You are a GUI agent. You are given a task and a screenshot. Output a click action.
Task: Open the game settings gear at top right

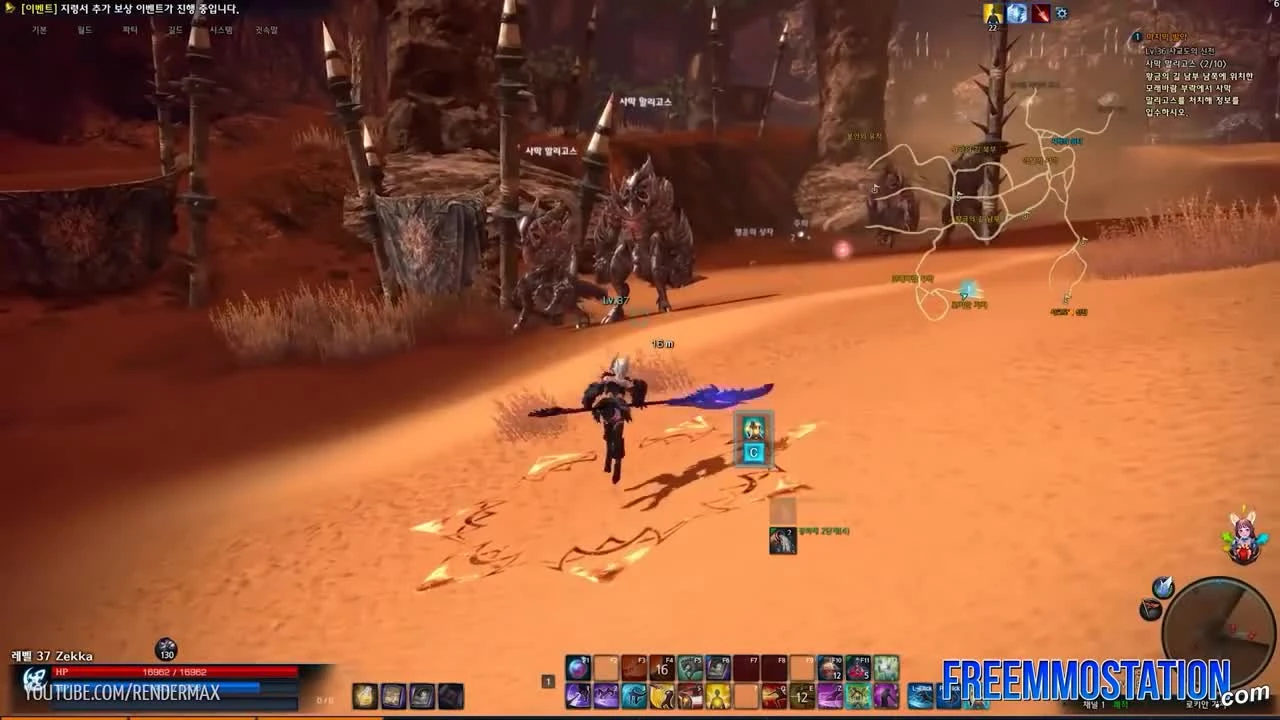click(x=1060, y=13)
